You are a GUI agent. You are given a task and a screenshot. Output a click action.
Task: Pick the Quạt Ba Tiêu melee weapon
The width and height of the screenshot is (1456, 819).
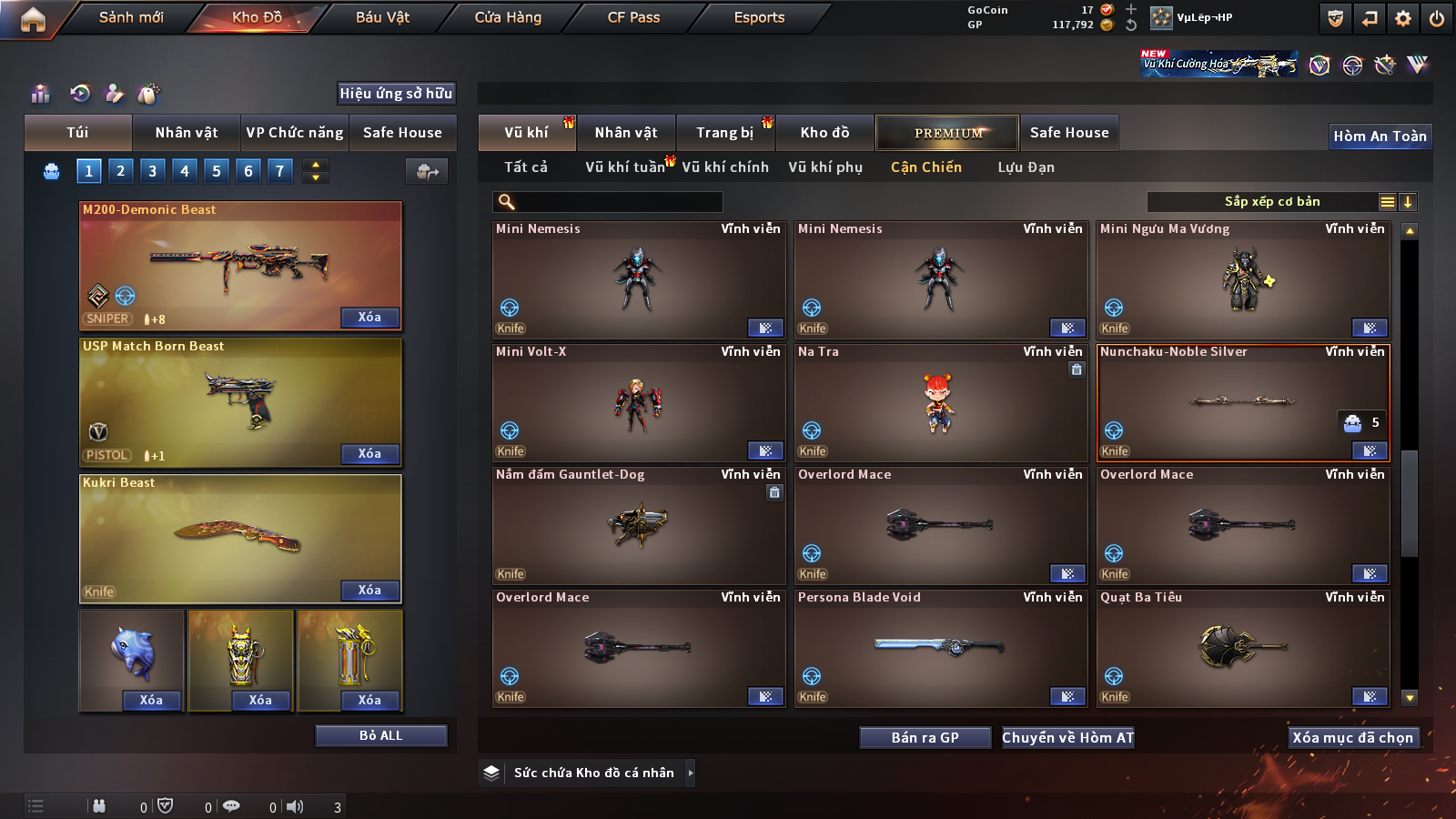point(1243,648)
